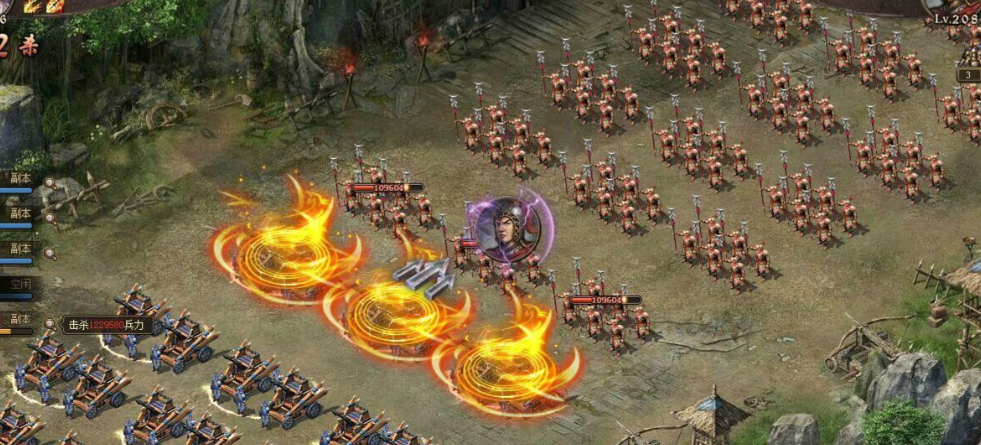Open the Lv.208 commander portrait
981x445 pixels.
click(x=956, y=8)
